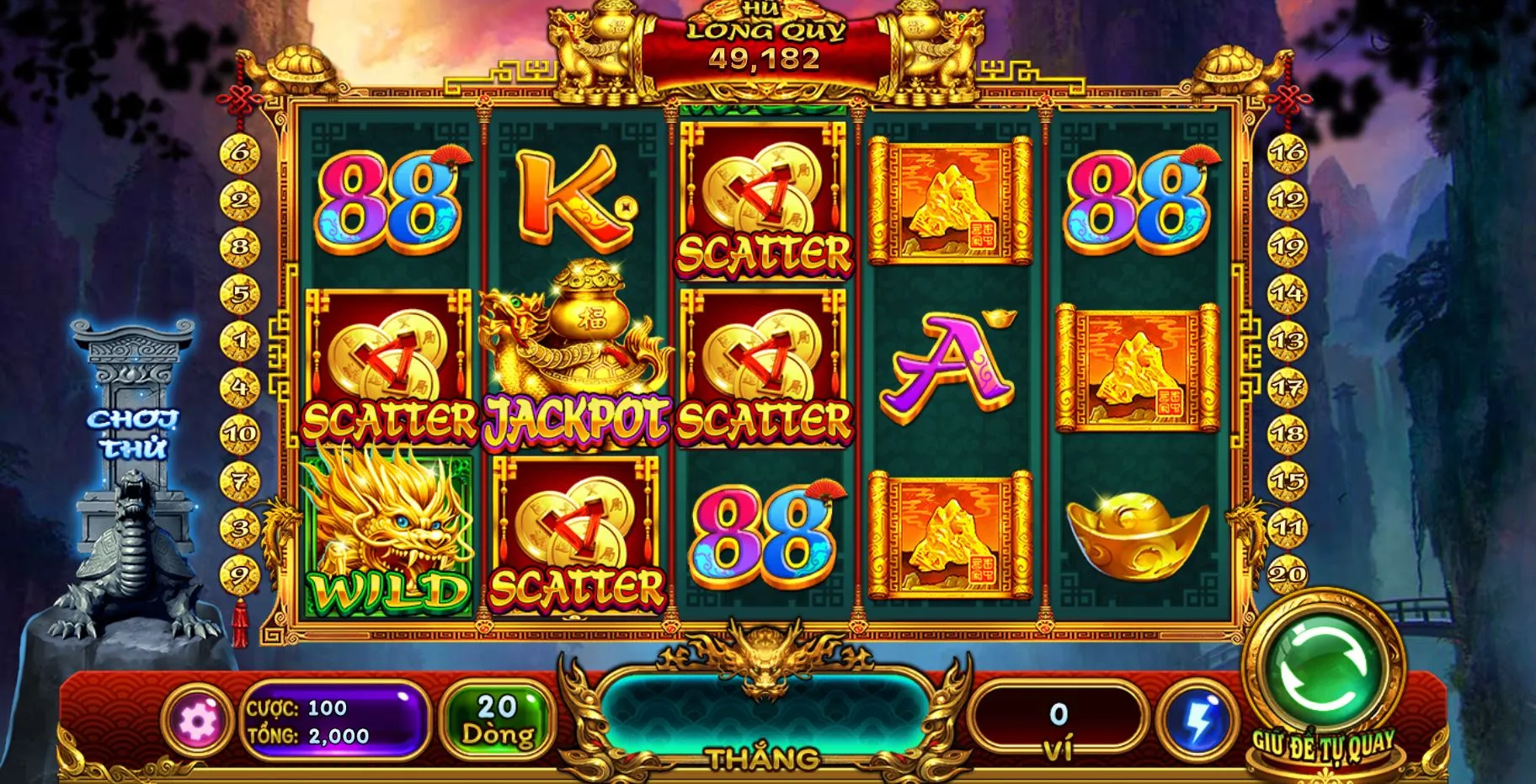
Task: Click payline coin number 10
Action: tap(241, 435)
